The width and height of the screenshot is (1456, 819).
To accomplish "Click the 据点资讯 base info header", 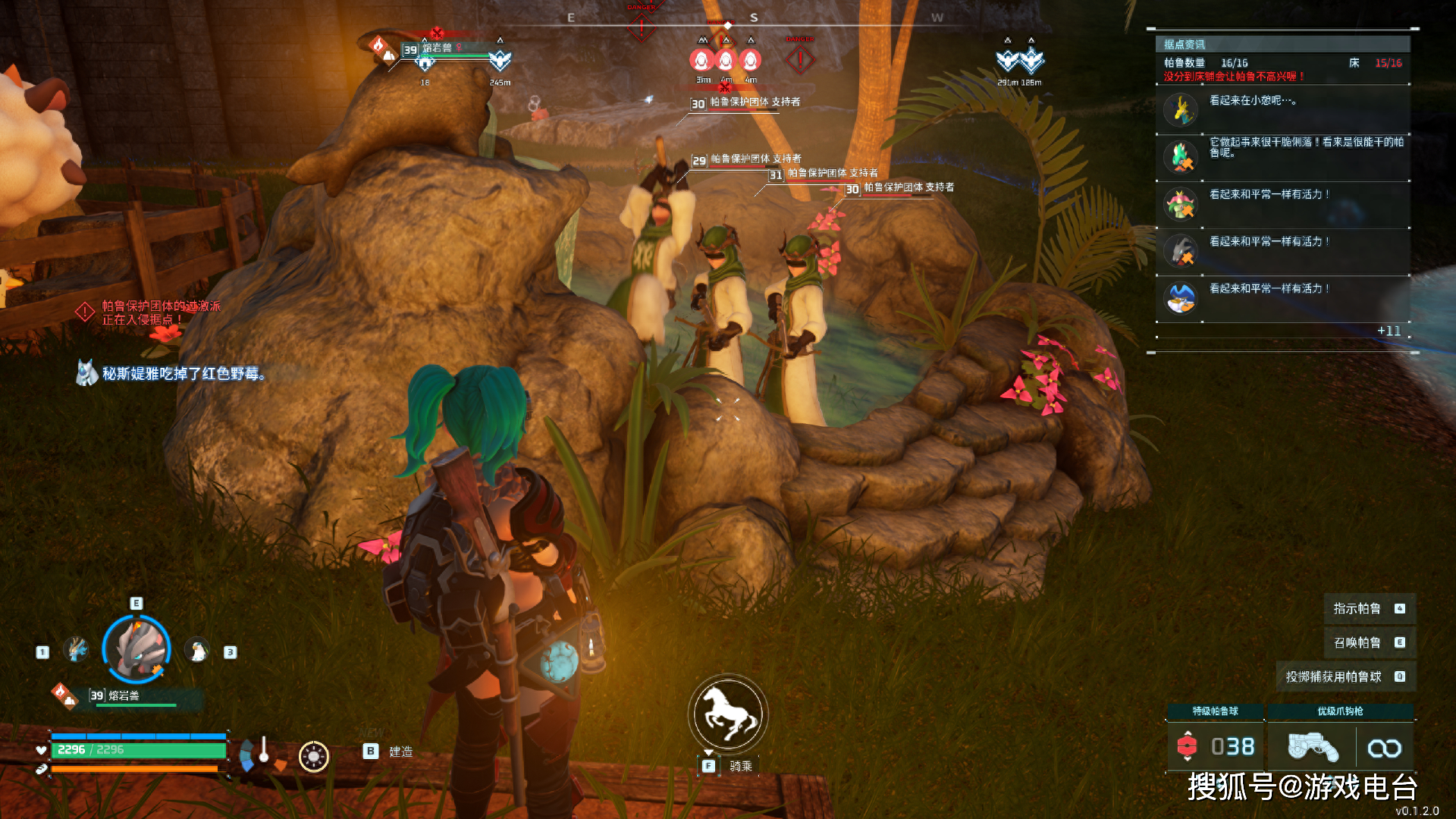I will [1185, 45].
